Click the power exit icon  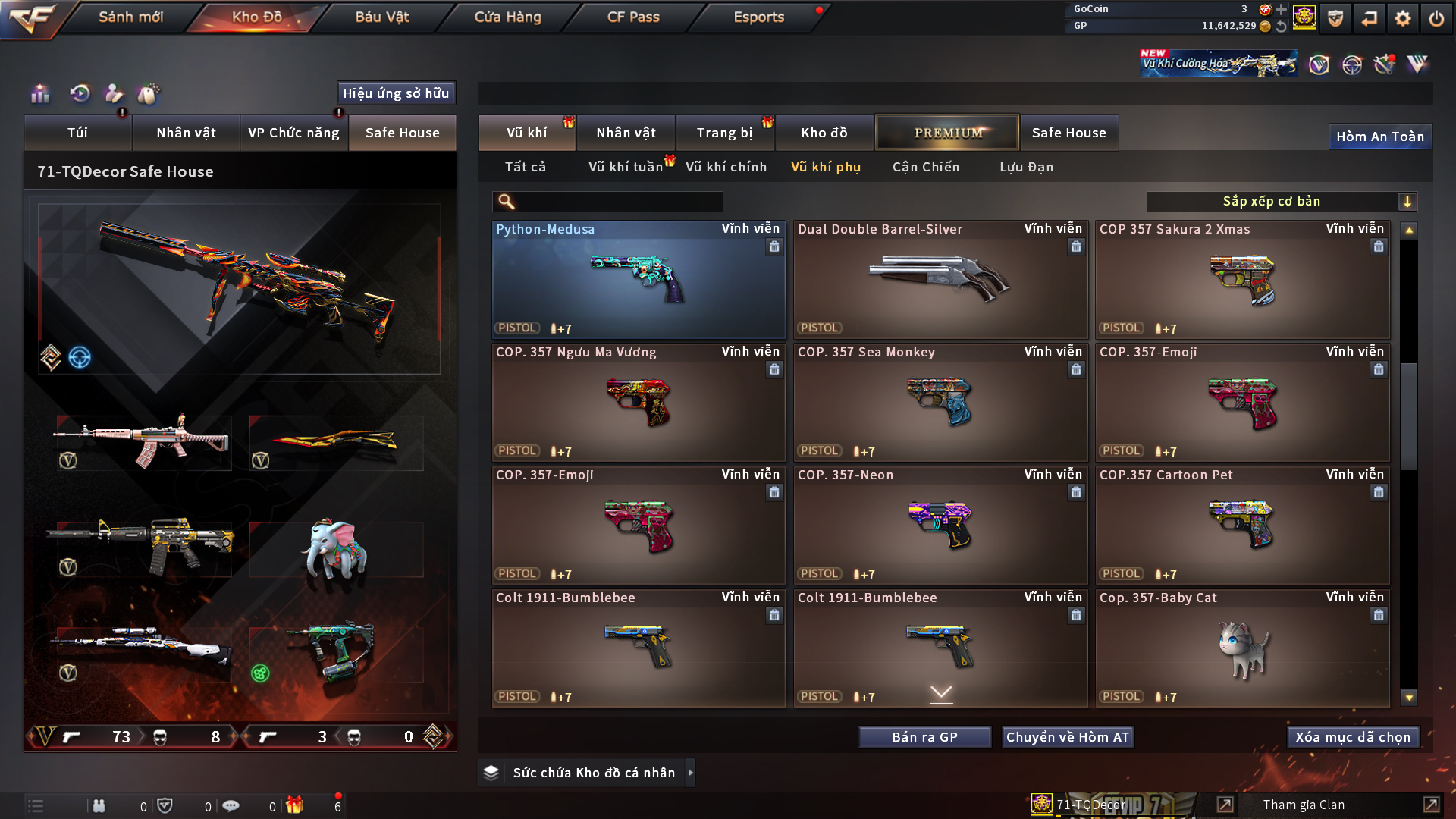[x=1436, y=18]
